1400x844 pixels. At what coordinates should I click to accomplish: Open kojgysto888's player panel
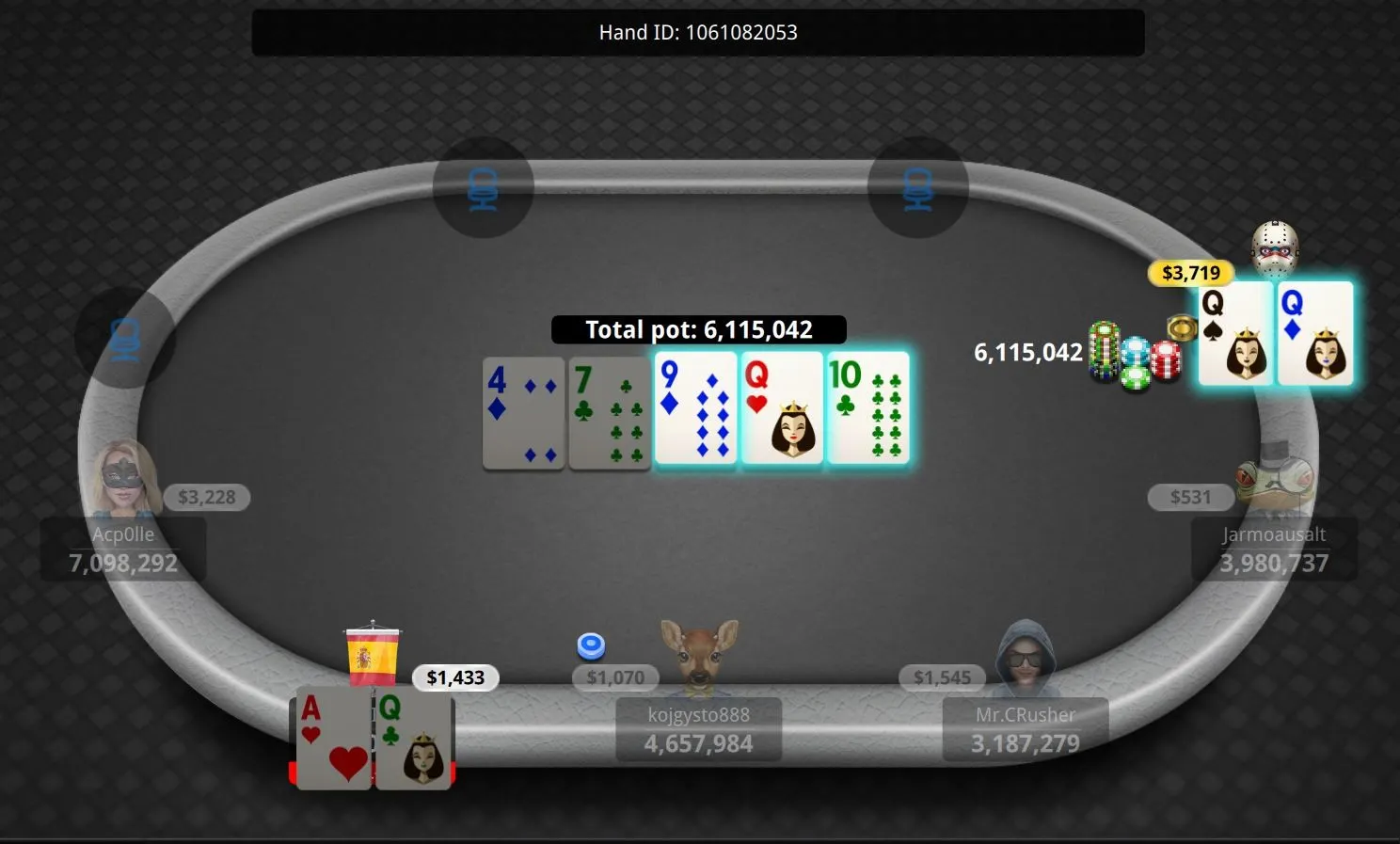coord(698,730)
